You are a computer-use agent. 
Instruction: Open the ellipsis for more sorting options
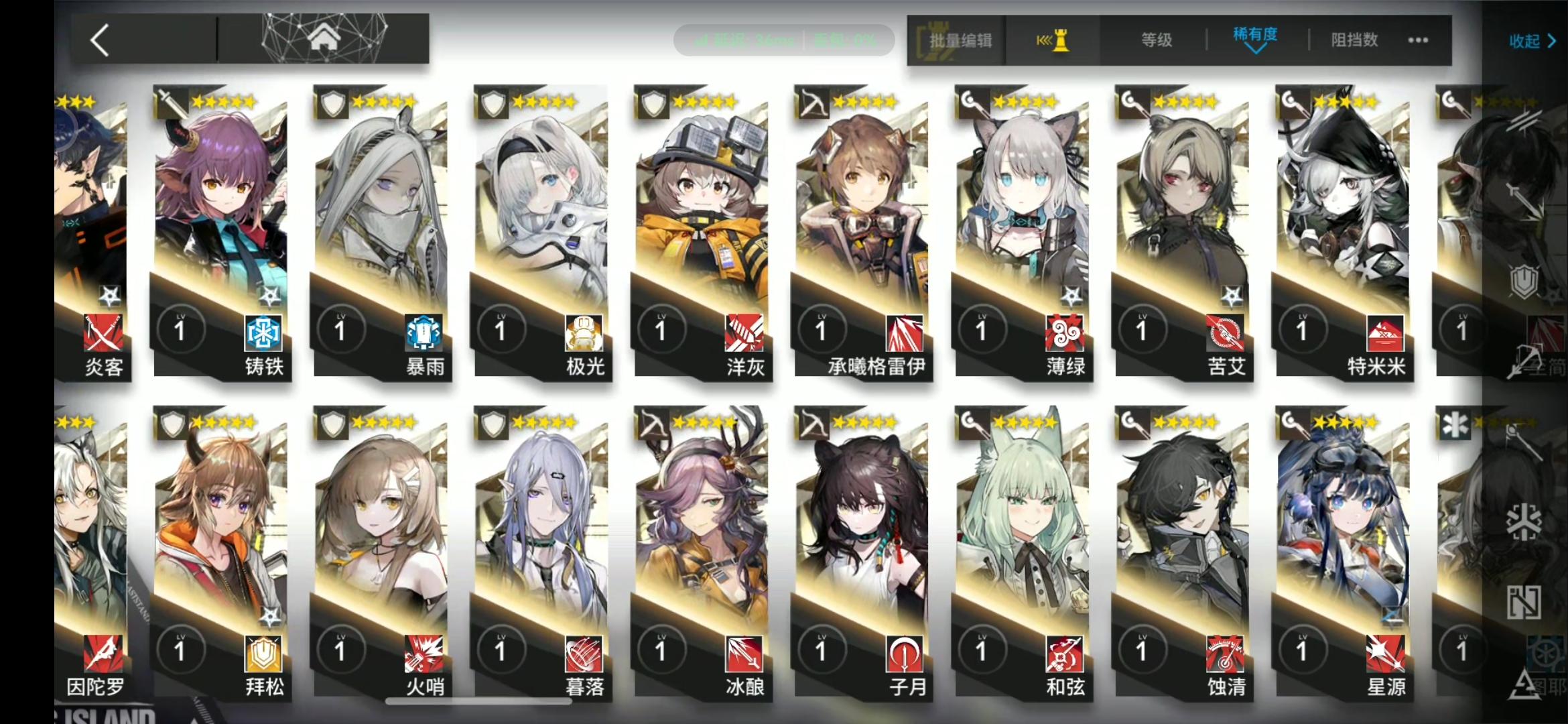tap(1417, 40)
